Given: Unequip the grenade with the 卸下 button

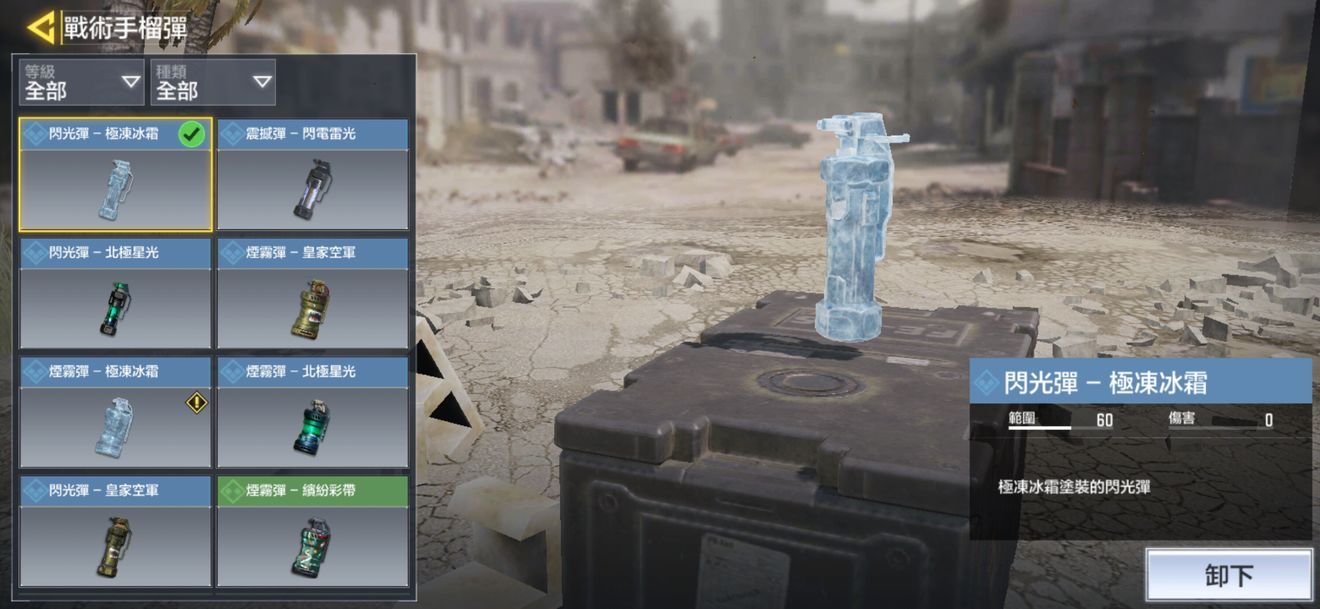Looking at the screenshot, I should pyautogui.click(x=1228, y=575).
